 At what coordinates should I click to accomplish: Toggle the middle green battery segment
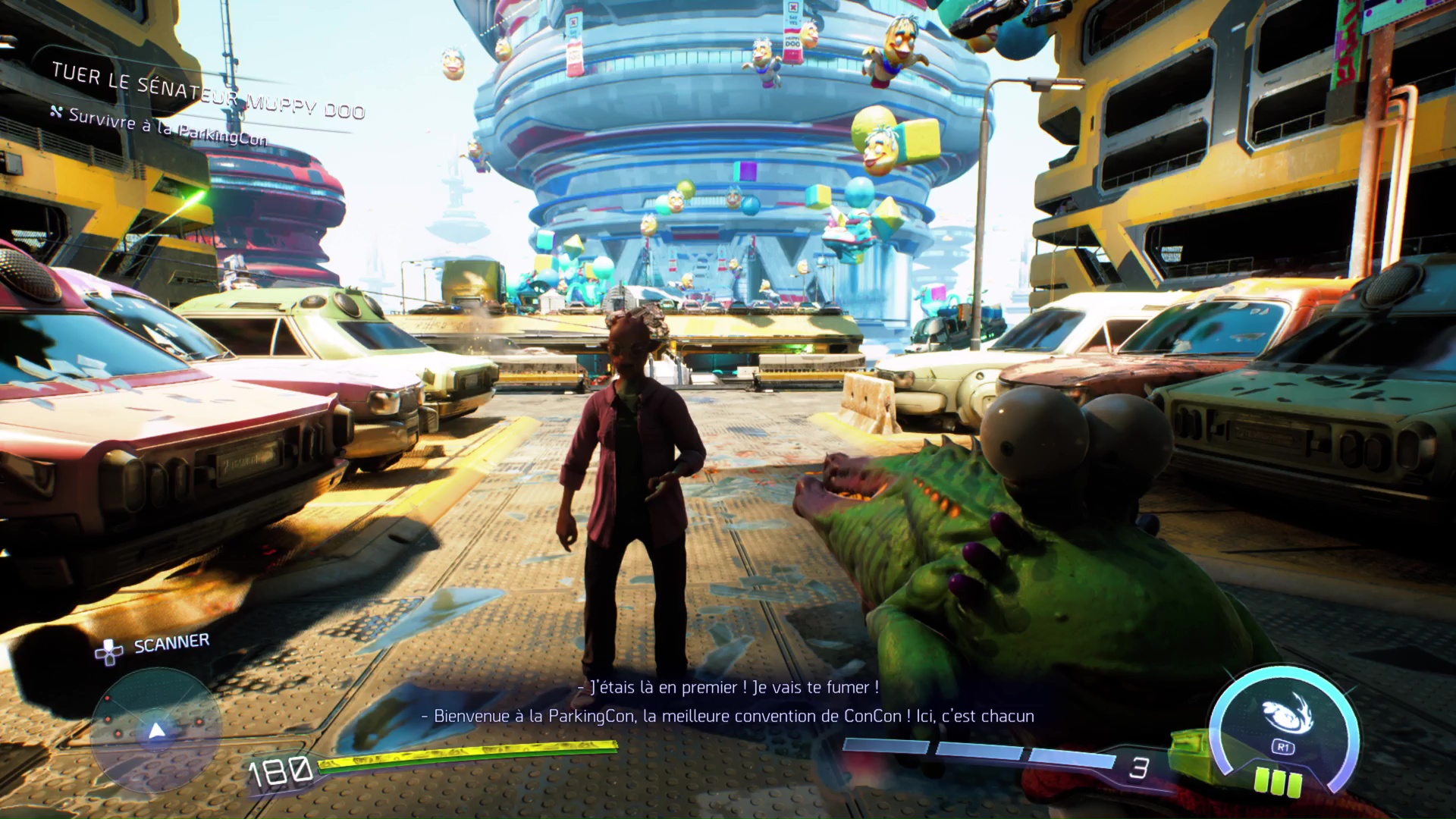[x=1279, y=783]
